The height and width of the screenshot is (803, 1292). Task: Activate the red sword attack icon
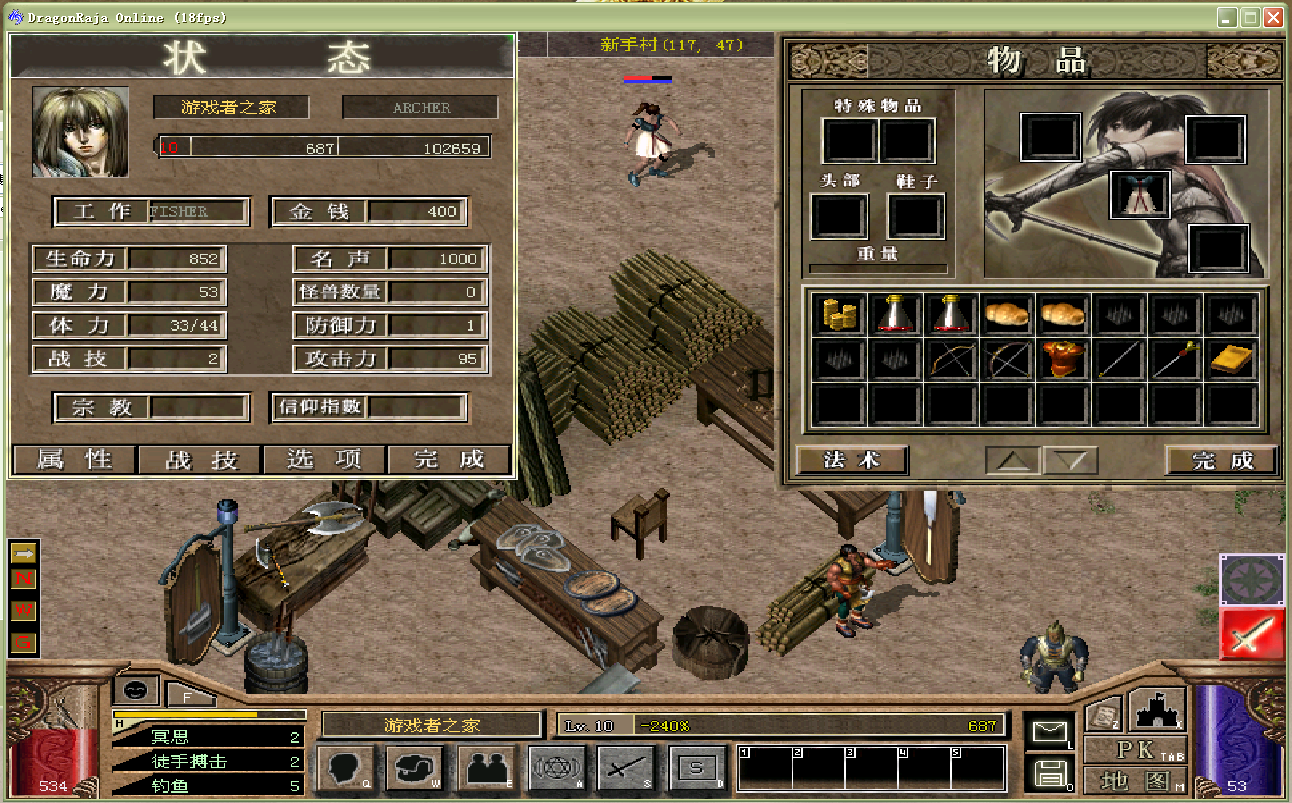pos(1251,635)
